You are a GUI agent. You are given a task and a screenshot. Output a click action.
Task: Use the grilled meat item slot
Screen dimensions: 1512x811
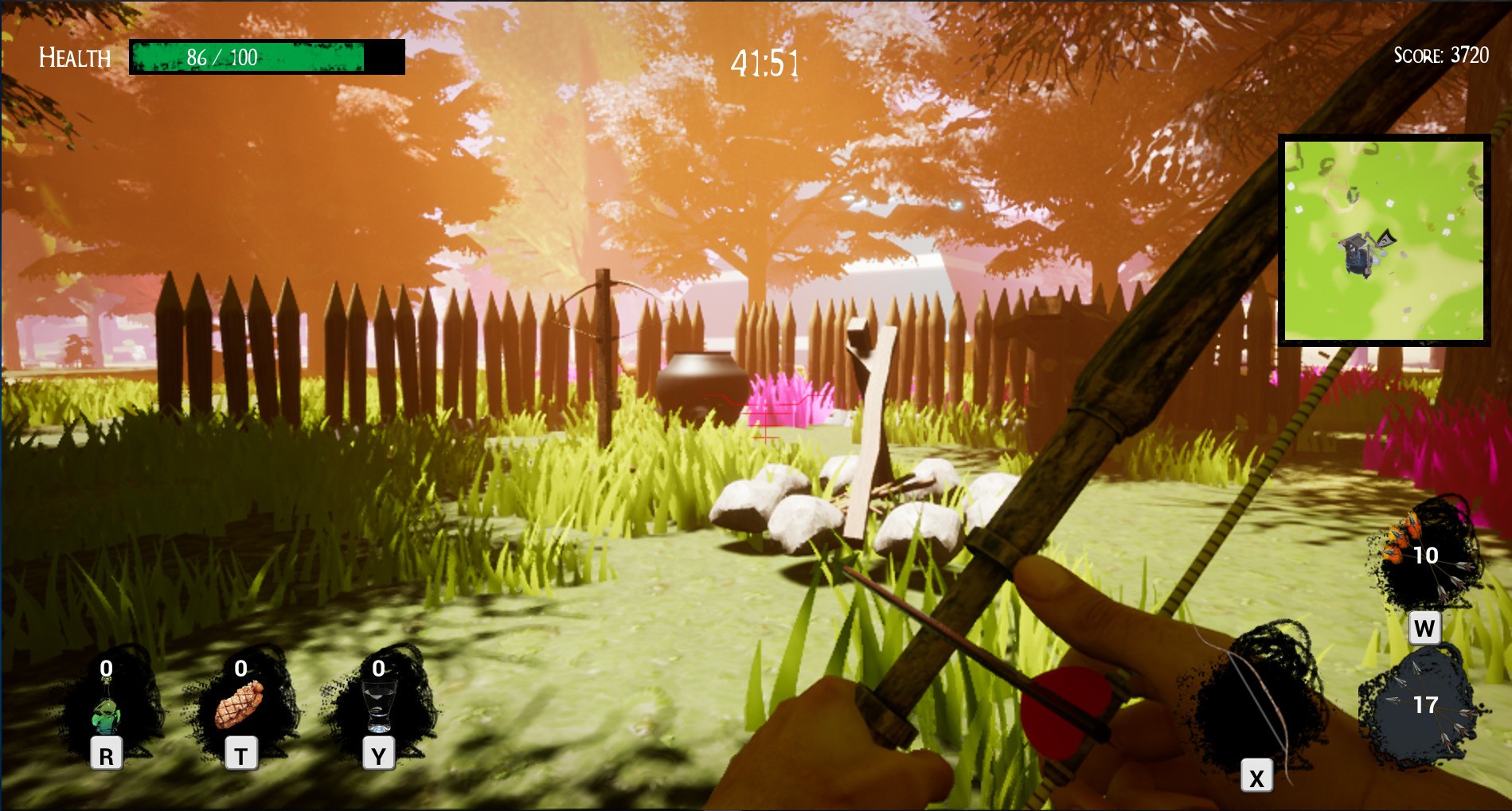click(240, 704)
